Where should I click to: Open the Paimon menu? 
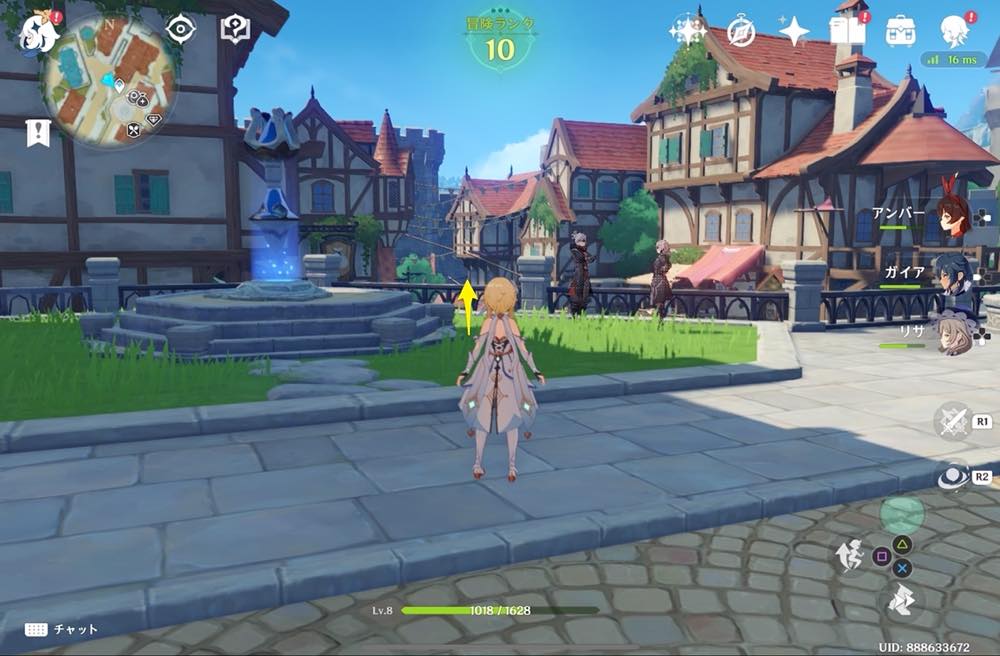pos(38,32)
